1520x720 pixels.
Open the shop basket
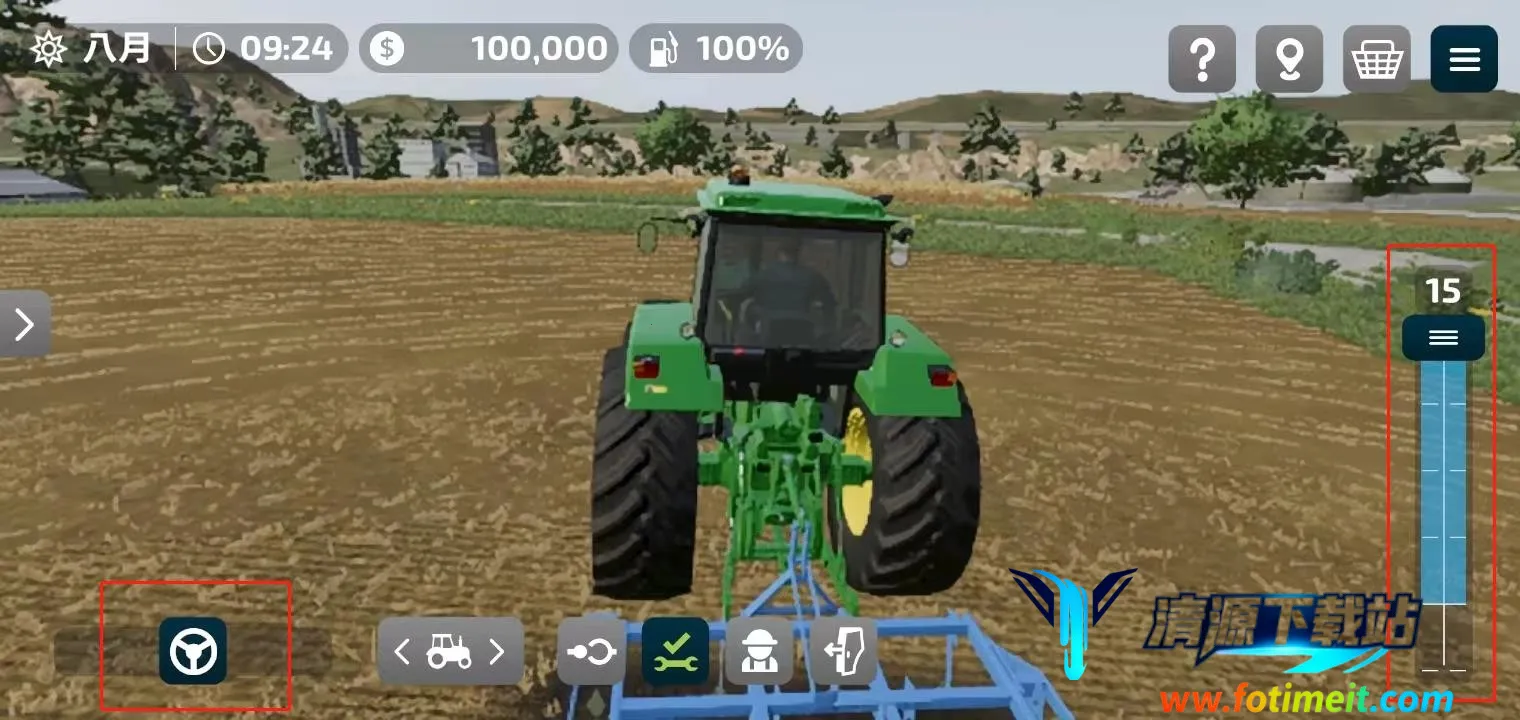(x=1376, y=60)
